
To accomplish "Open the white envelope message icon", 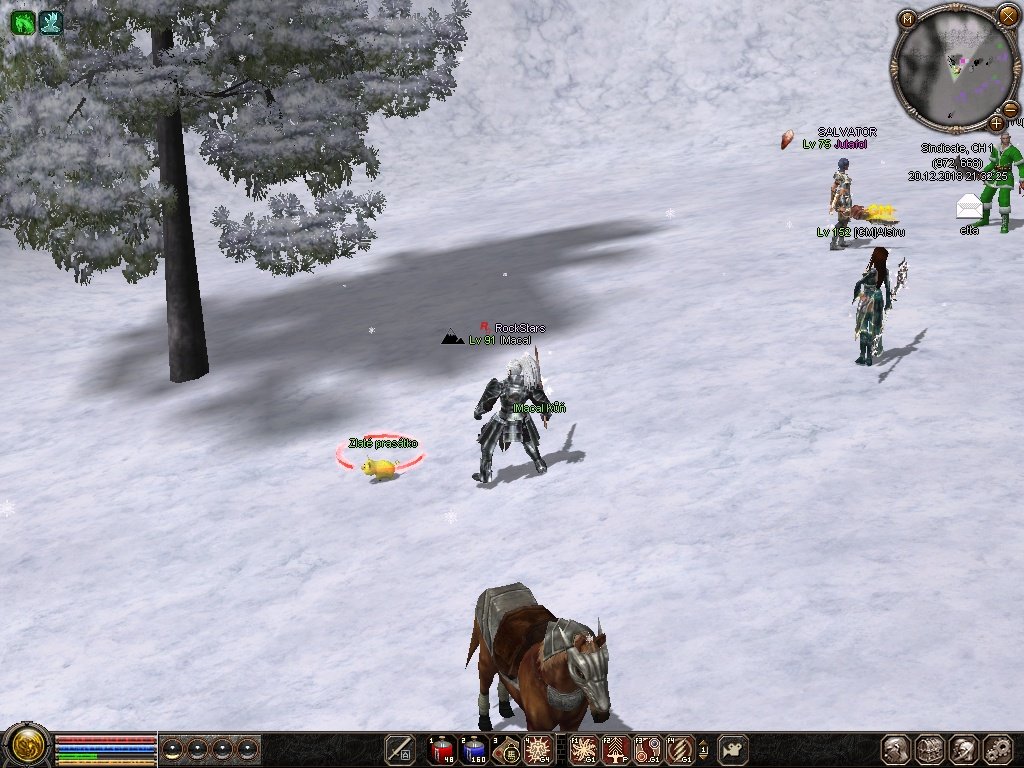I will pos(969,206).
